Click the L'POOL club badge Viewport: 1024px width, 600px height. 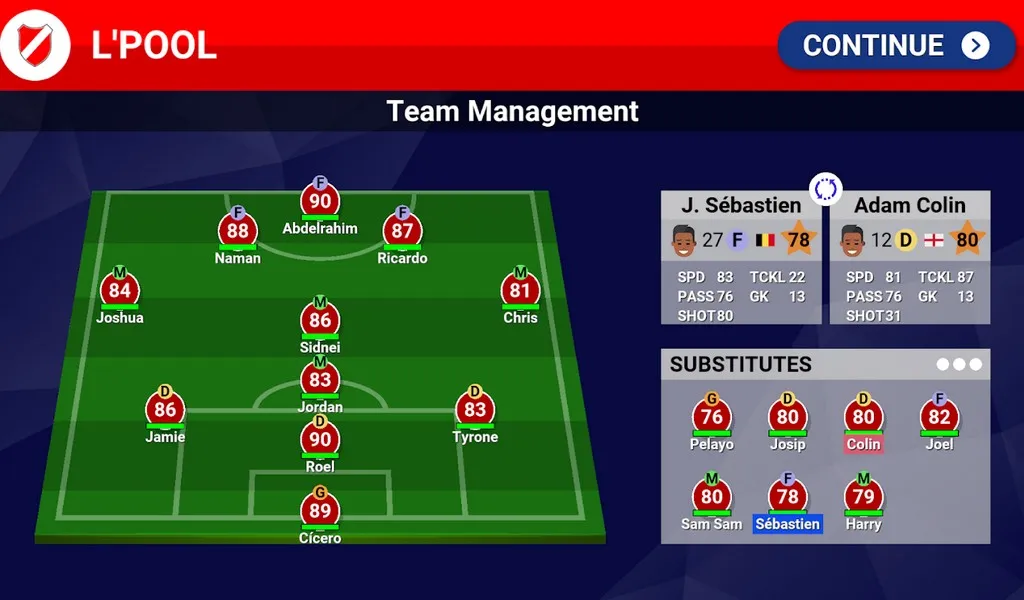(x=36, y=45)
